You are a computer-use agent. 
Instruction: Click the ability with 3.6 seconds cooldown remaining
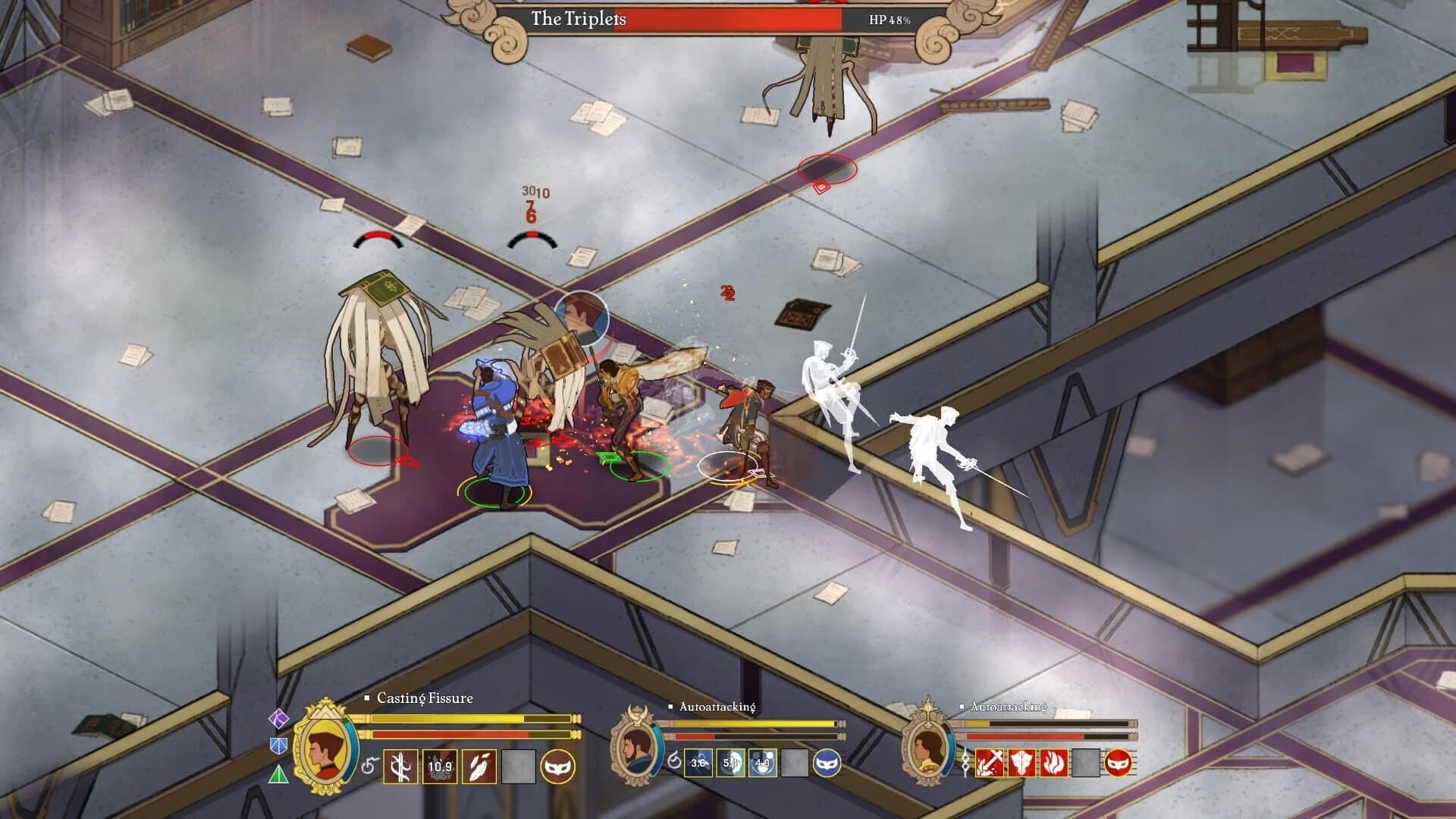[698, 763]
